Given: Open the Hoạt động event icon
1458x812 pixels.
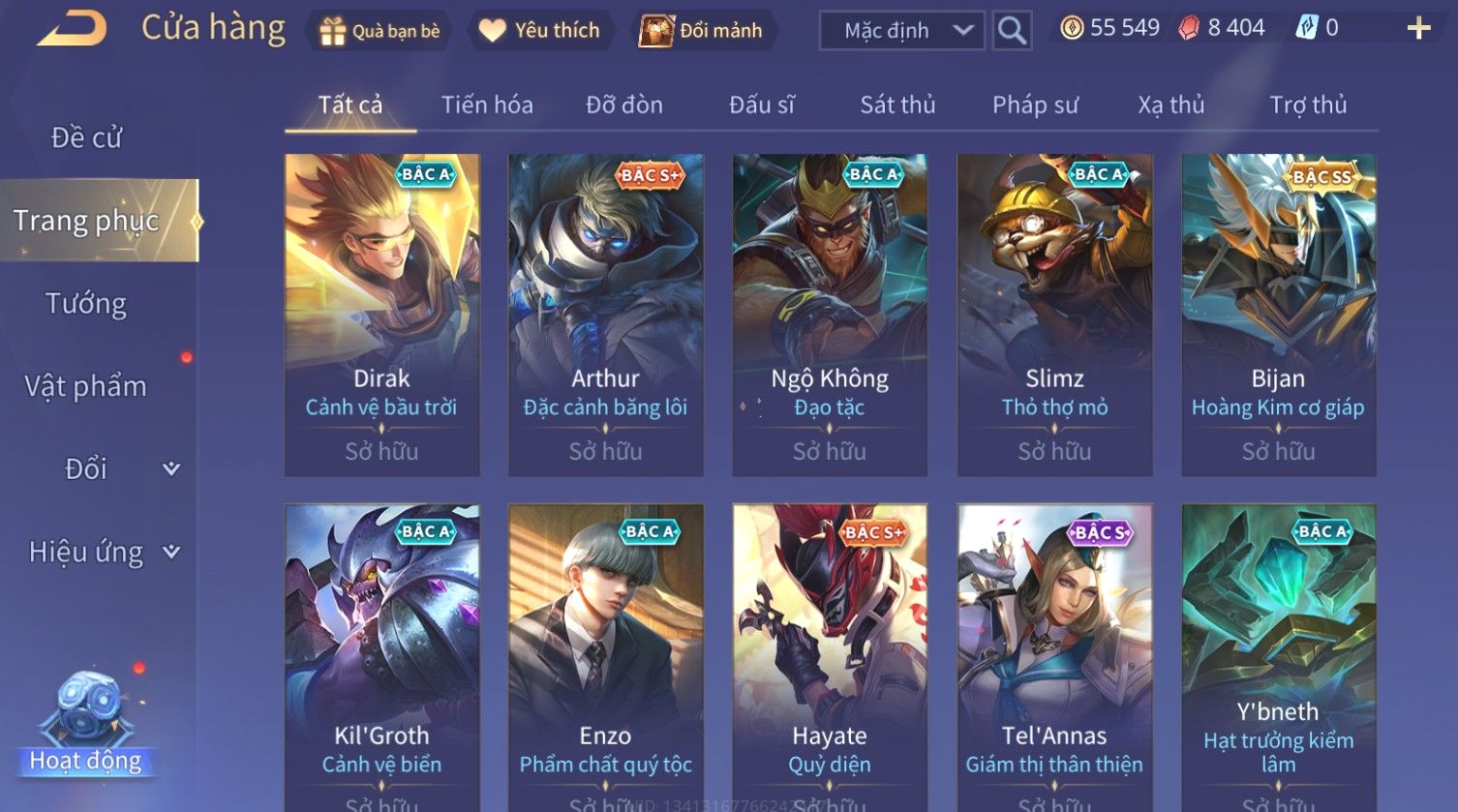Looking at the screenshot, I should pyautogui.click(x=86, y=724).
